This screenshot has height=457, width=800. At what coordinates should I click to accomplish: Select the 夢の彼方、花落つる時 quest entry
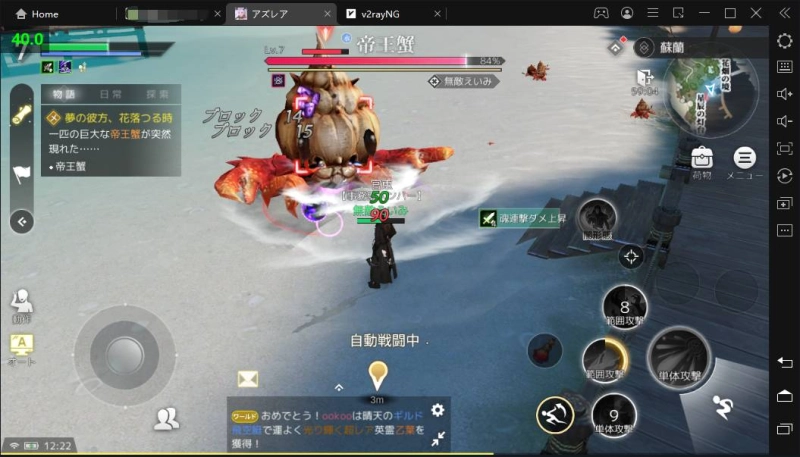pos(110,118)
